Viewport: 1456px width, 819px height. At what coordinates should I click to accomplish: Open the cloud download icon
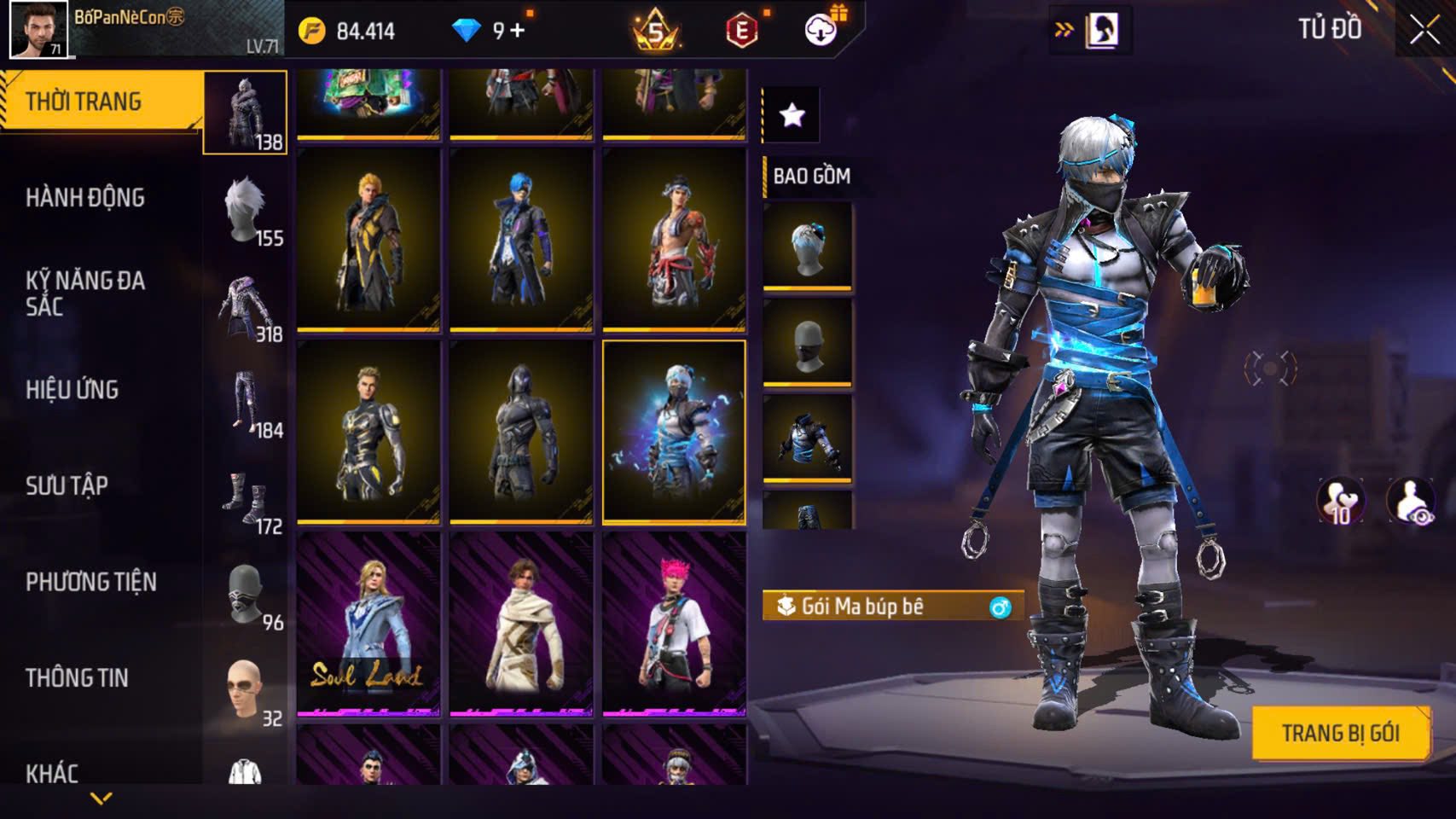click(x=821, y=31)
